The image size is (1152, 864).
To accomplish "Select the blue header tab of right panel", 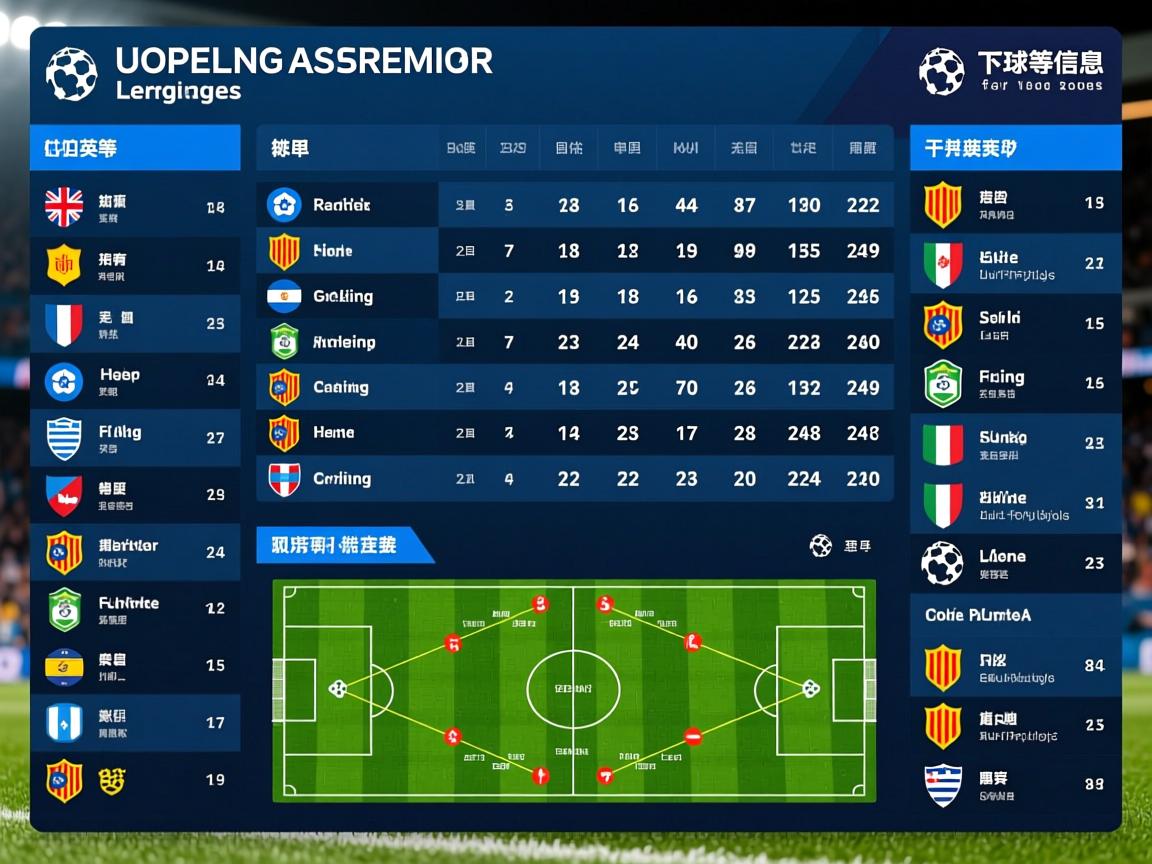I will [1015, 148].
